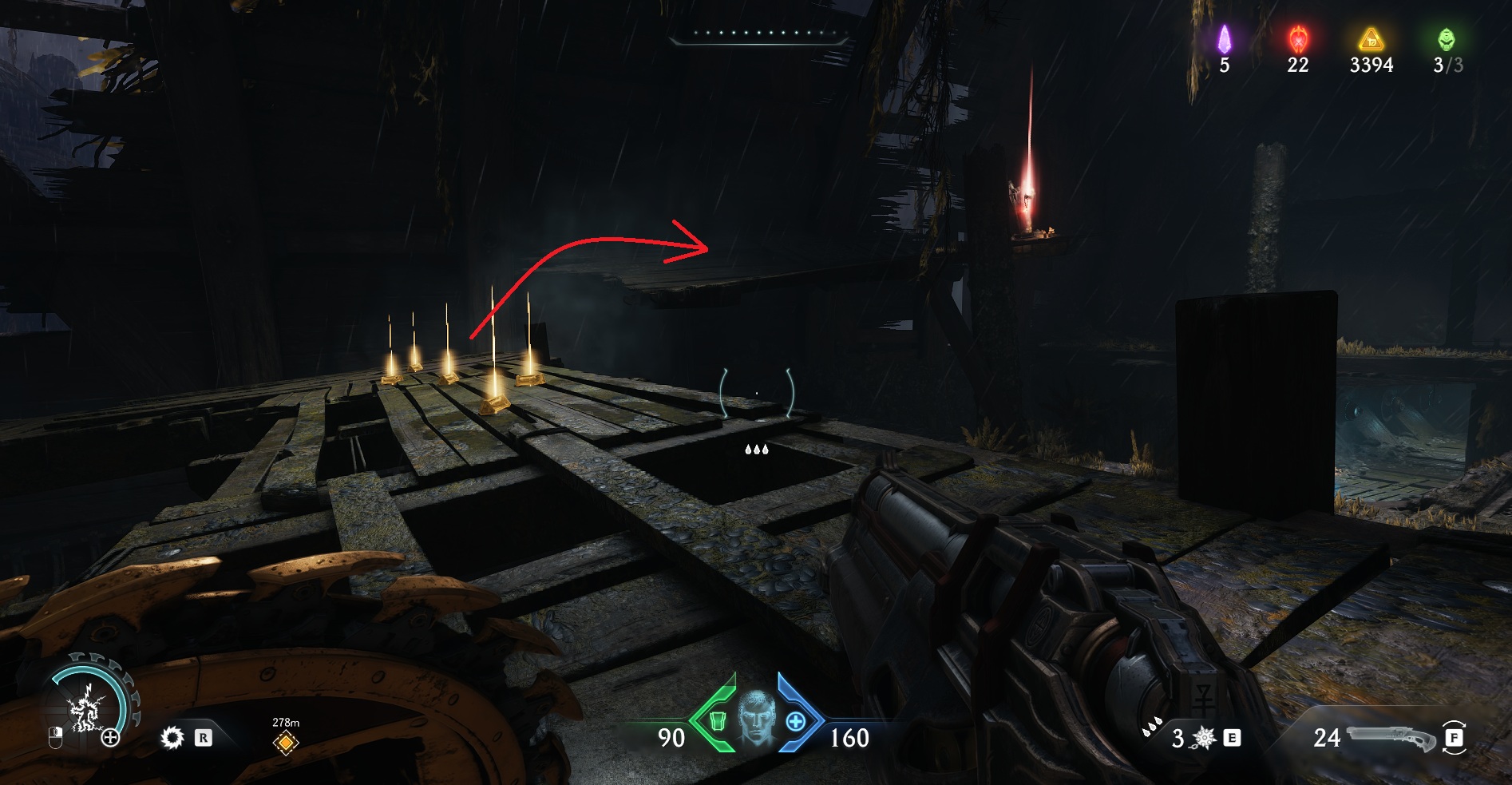This screenshot has width=1512, height=785.
Task: Select the Slayer face portrait
Action: point(756,717)
